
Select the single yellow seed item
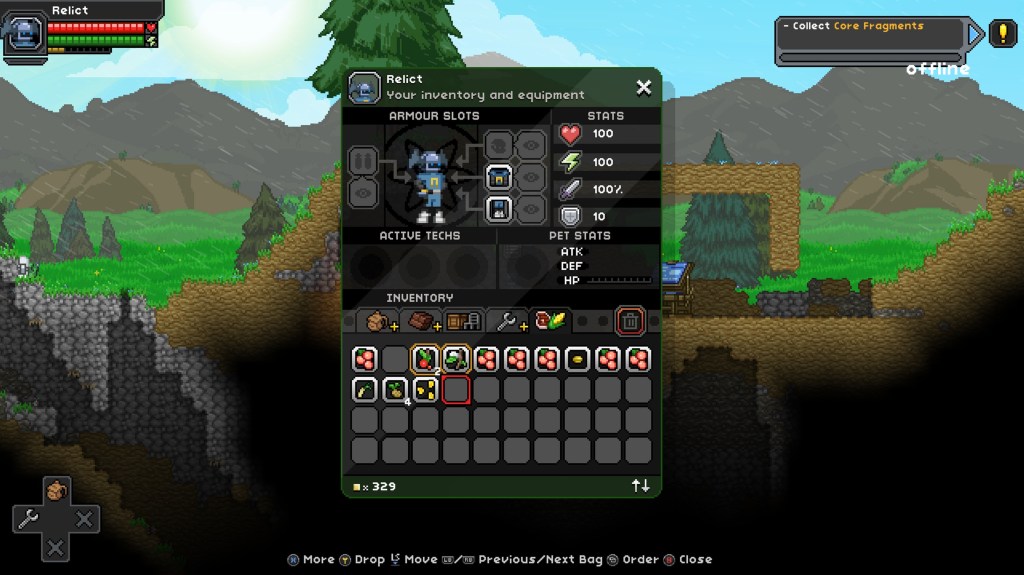577,359
